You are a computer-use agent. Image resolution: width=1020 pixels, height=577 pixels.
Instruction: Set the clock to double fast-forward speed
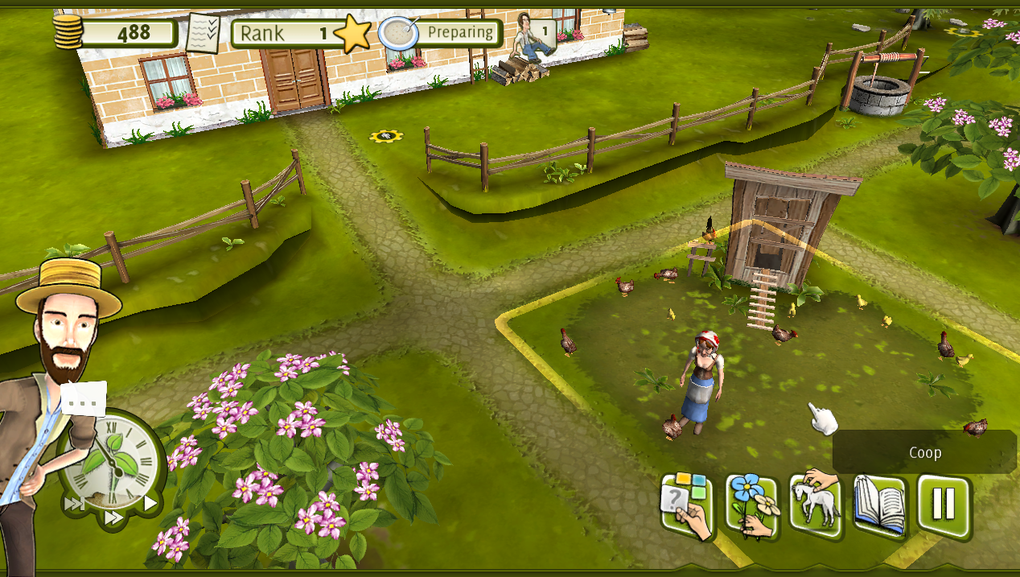[x=115, y=518]
